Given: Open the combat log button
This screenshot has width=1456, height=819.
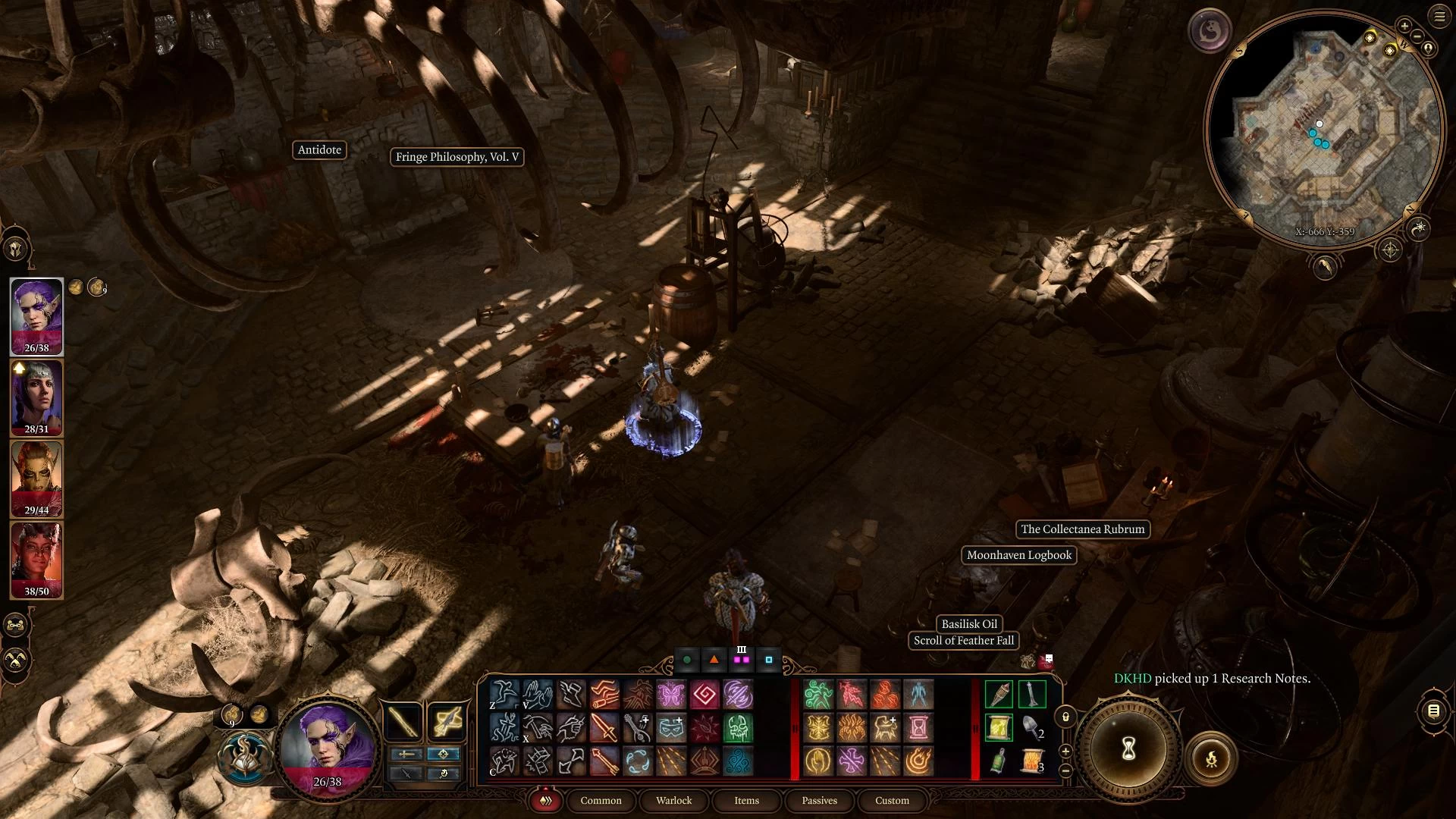Looking at the screenshot, I should (x=1433, y=711).
